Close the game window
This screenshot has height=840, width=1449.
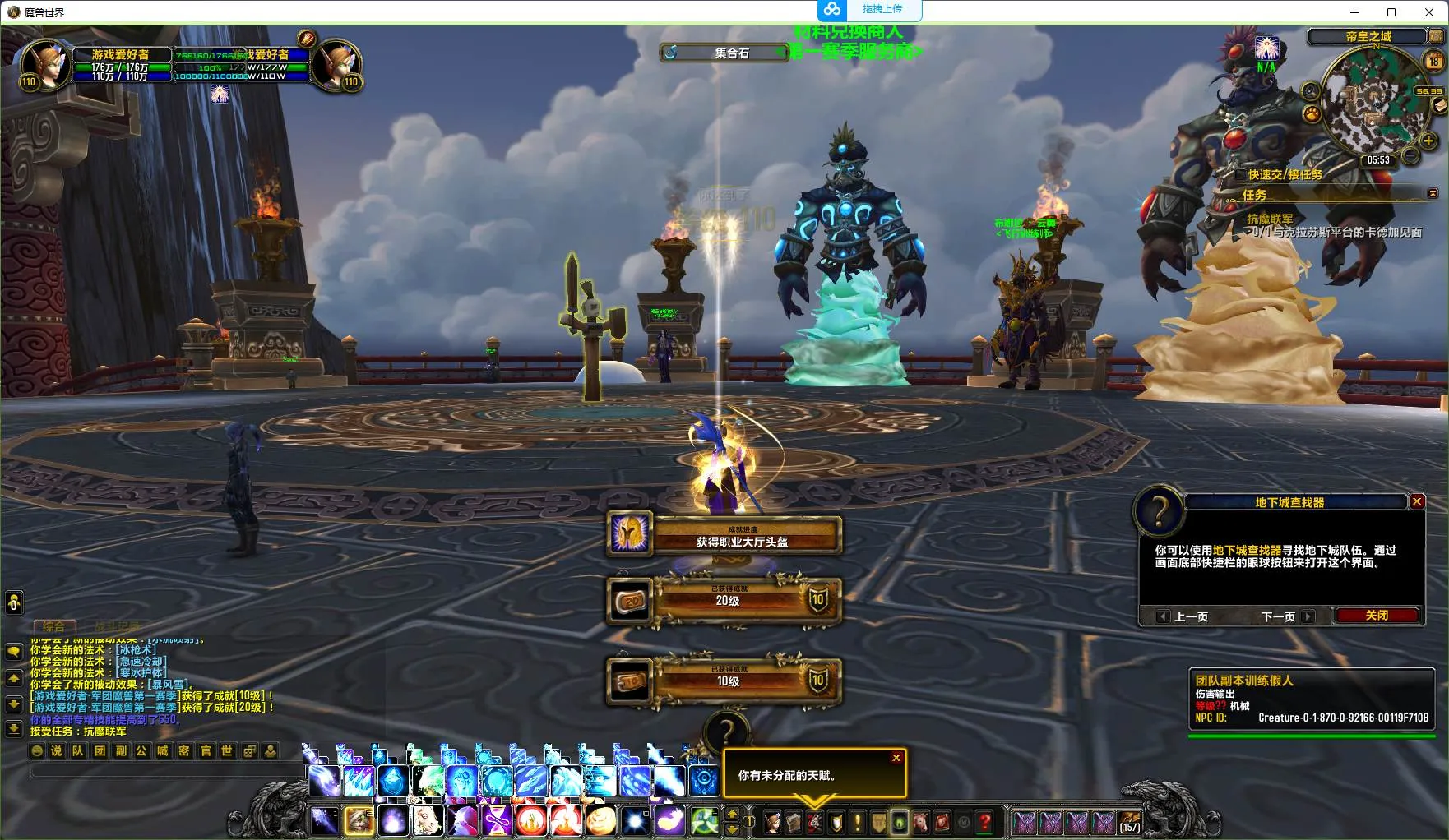pos(1429,12)
